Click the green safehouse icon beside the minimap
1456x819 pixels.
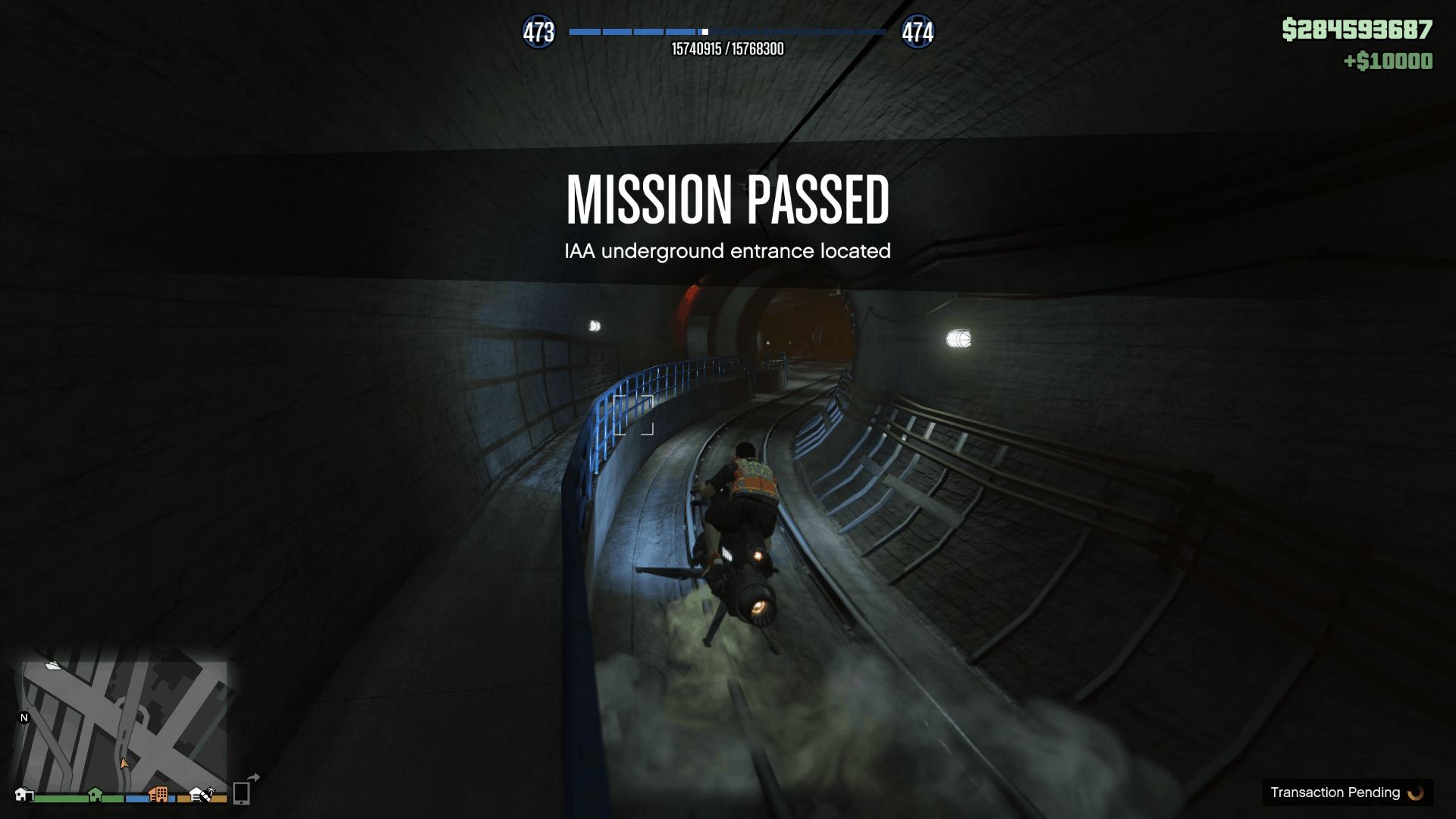(95, 794)
